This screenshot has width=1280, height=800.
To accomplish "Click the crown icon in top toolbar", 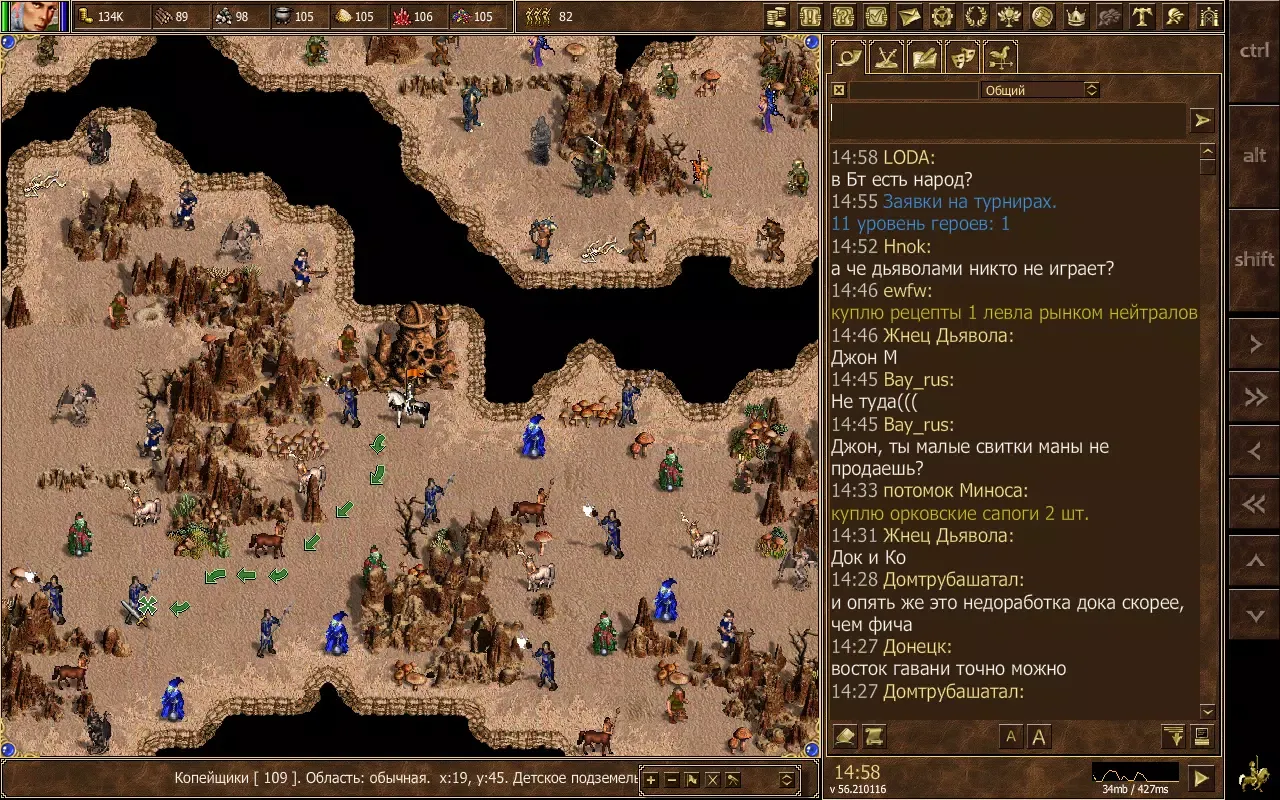I will coord(1076,16).
